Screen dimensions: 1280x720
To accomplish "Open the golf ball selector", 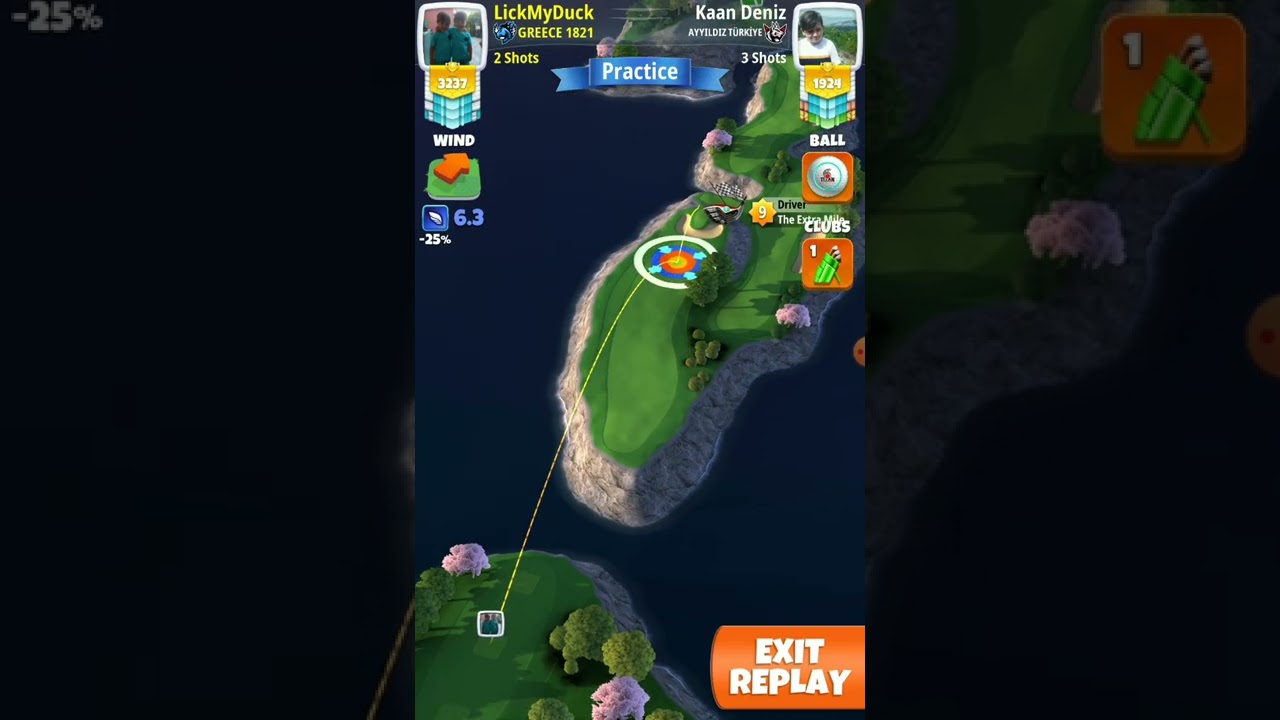I will (827, 177).
